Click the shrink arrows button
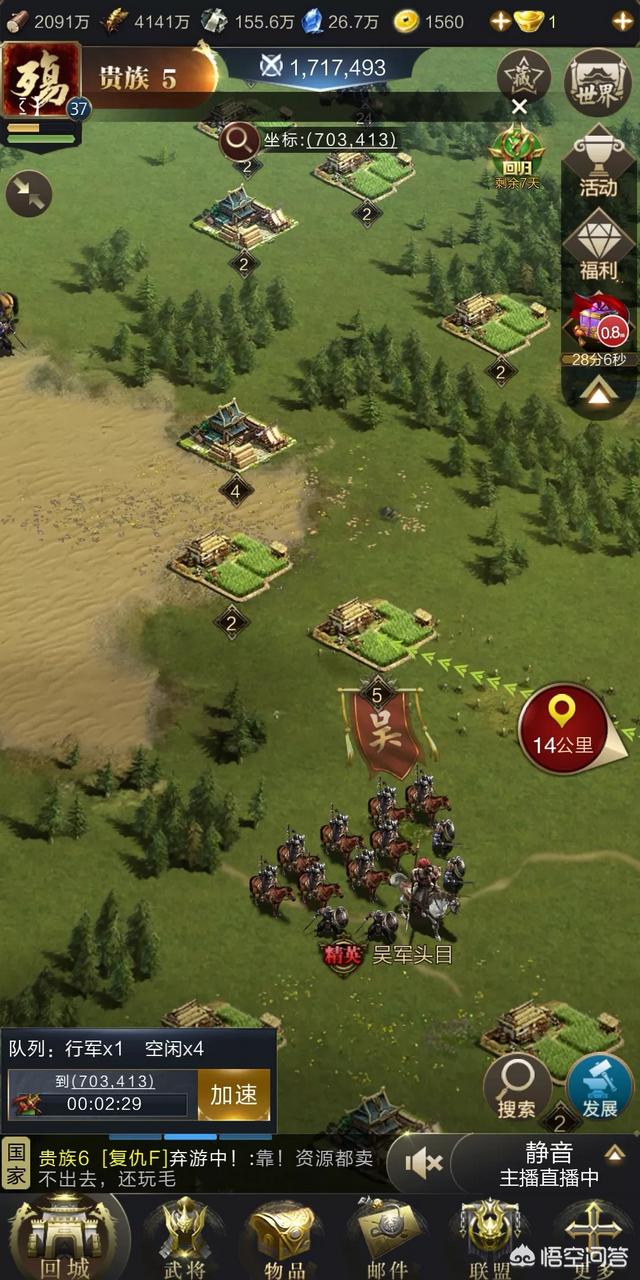 click(x=29, y=194)
